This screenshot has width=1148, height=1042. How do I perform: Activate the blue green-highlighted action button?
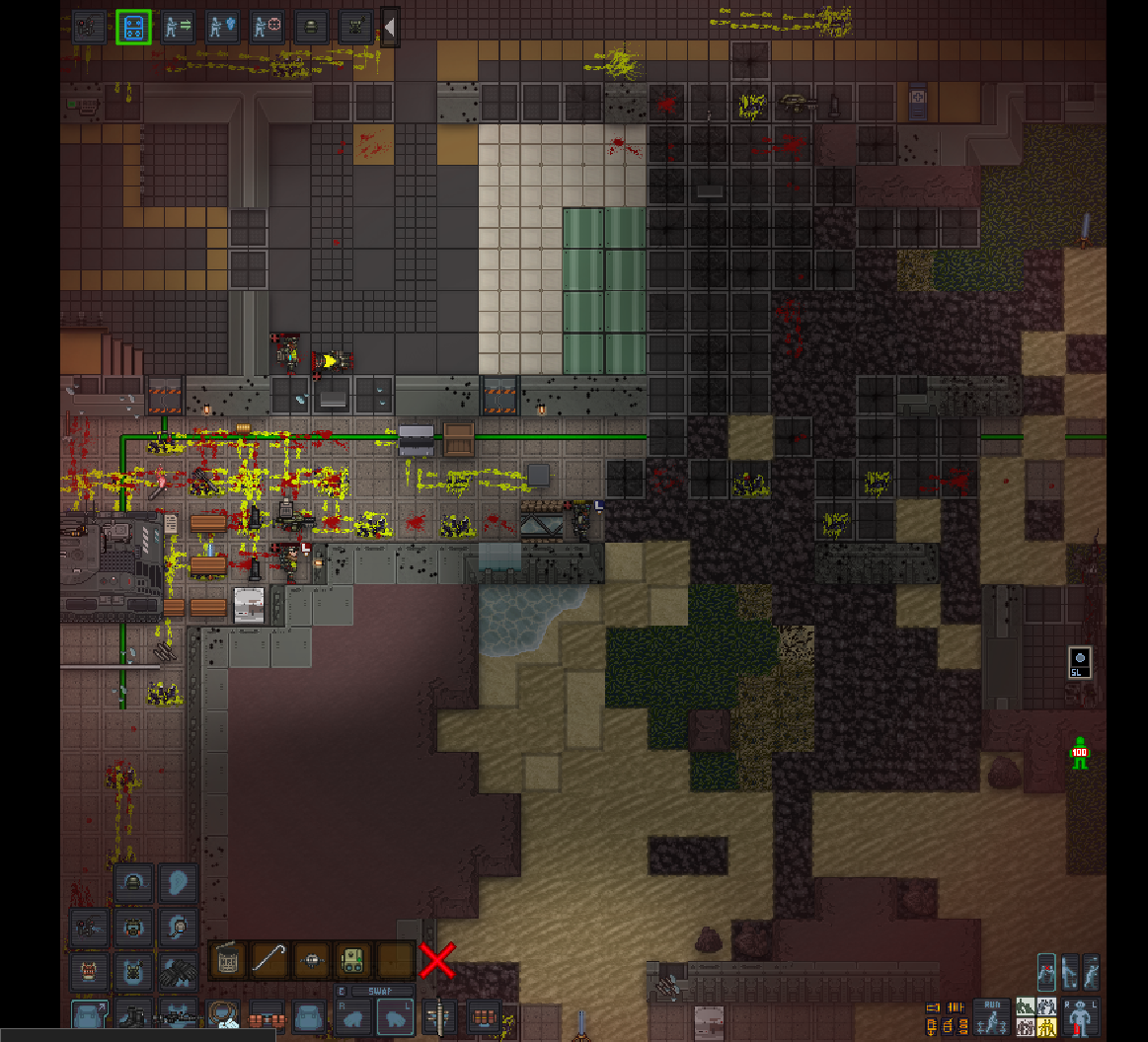click(133, 28)
